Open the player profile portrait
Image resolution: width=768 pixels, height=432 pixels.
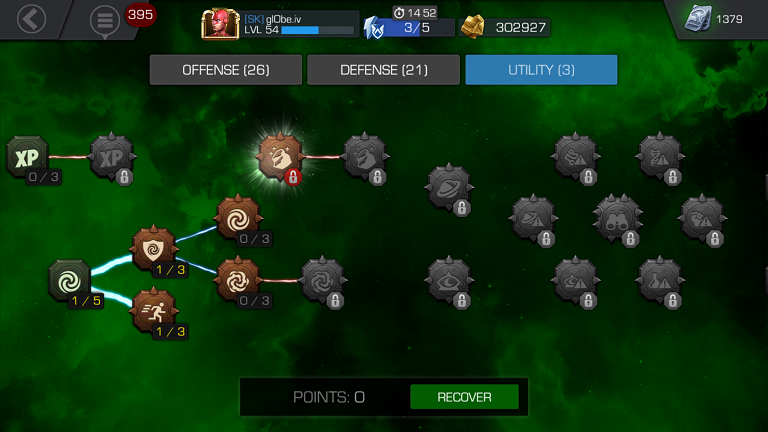pyautogui.click(x=217, y=24)
